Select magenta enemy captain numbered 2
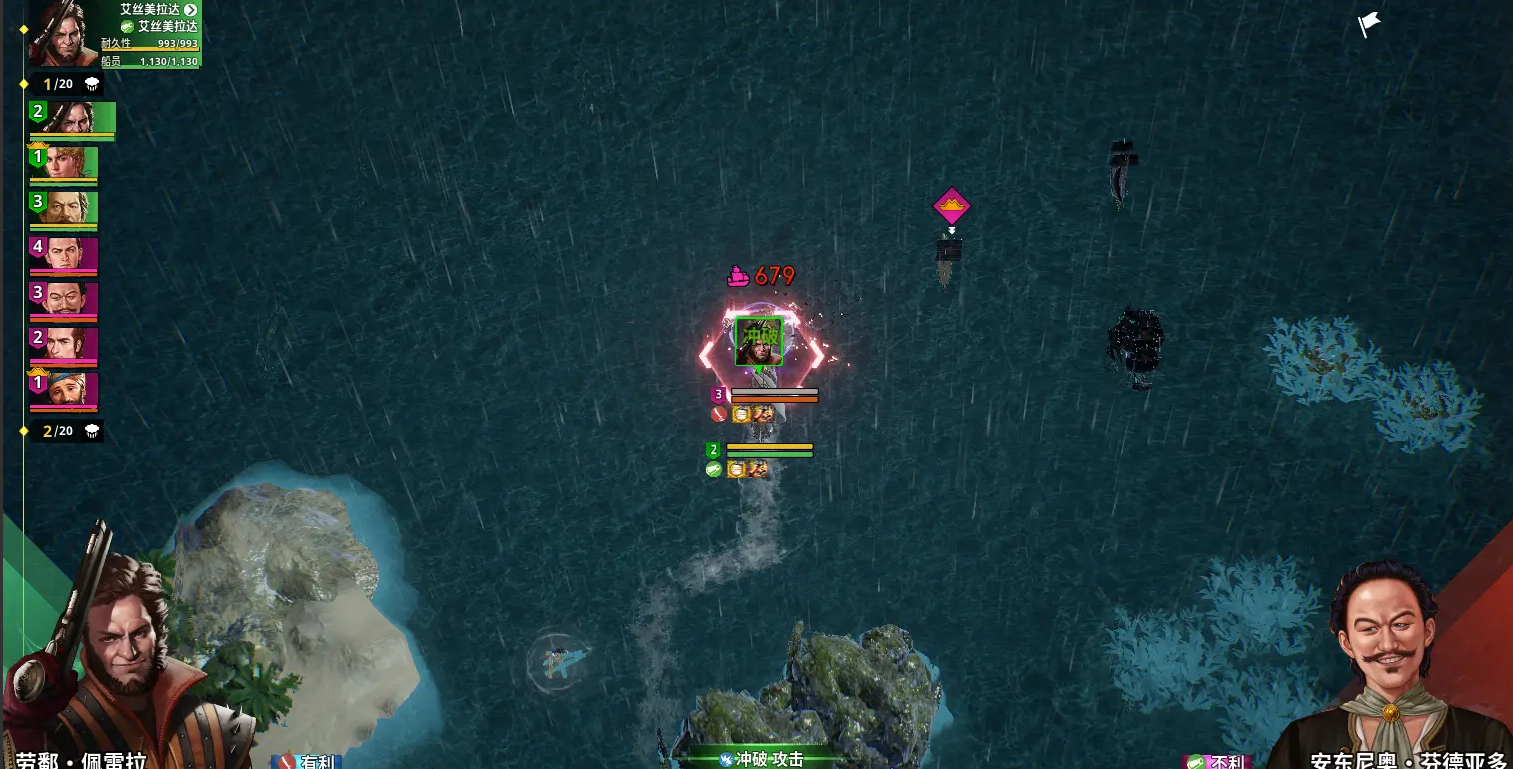1513x769 pixels. [64, 344]
